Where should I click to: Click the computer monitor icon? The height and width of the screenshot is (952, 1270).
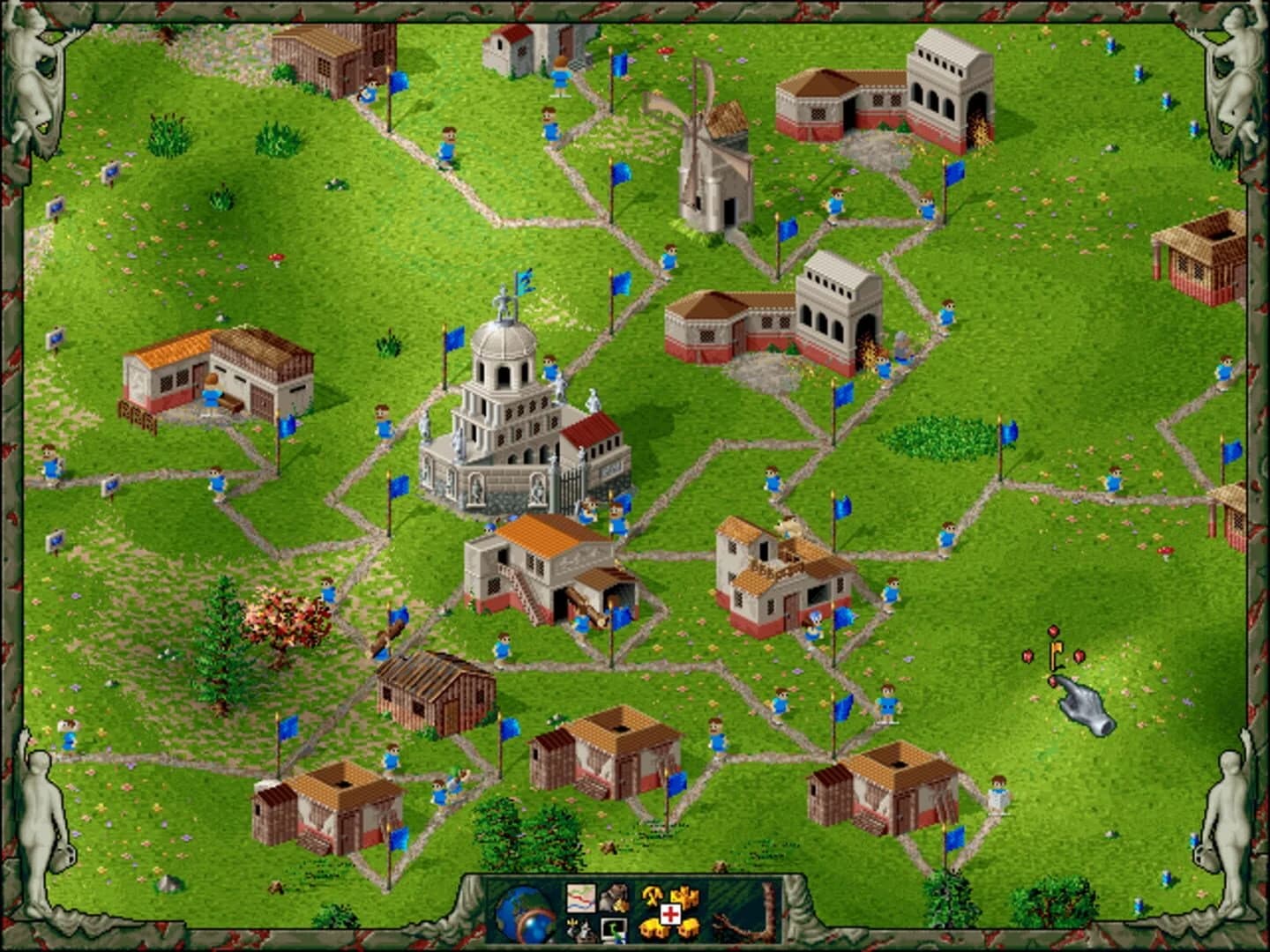click(x=614, y=930)
